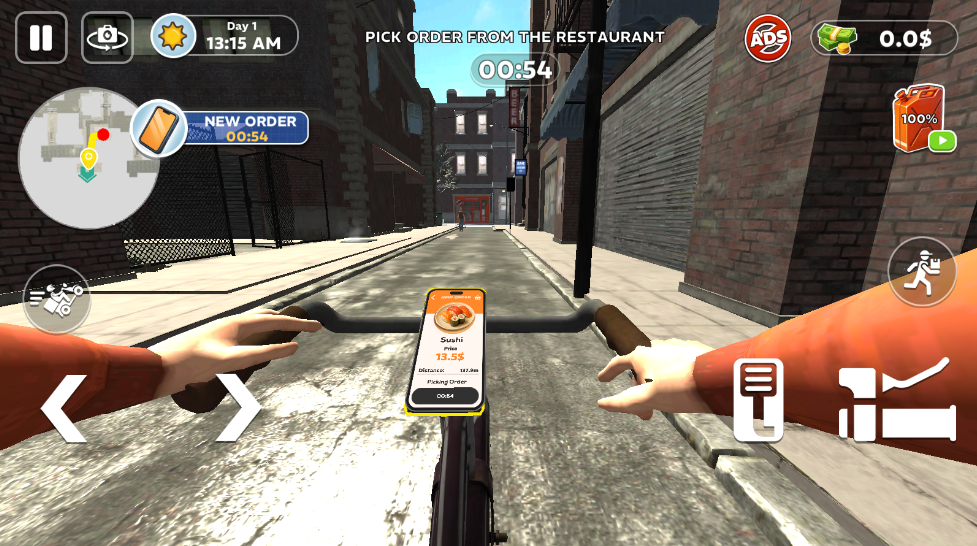Open the New Order phone notification
This screenshot has height=546, width=977.
pyautogui.click(x=221, y=128)
